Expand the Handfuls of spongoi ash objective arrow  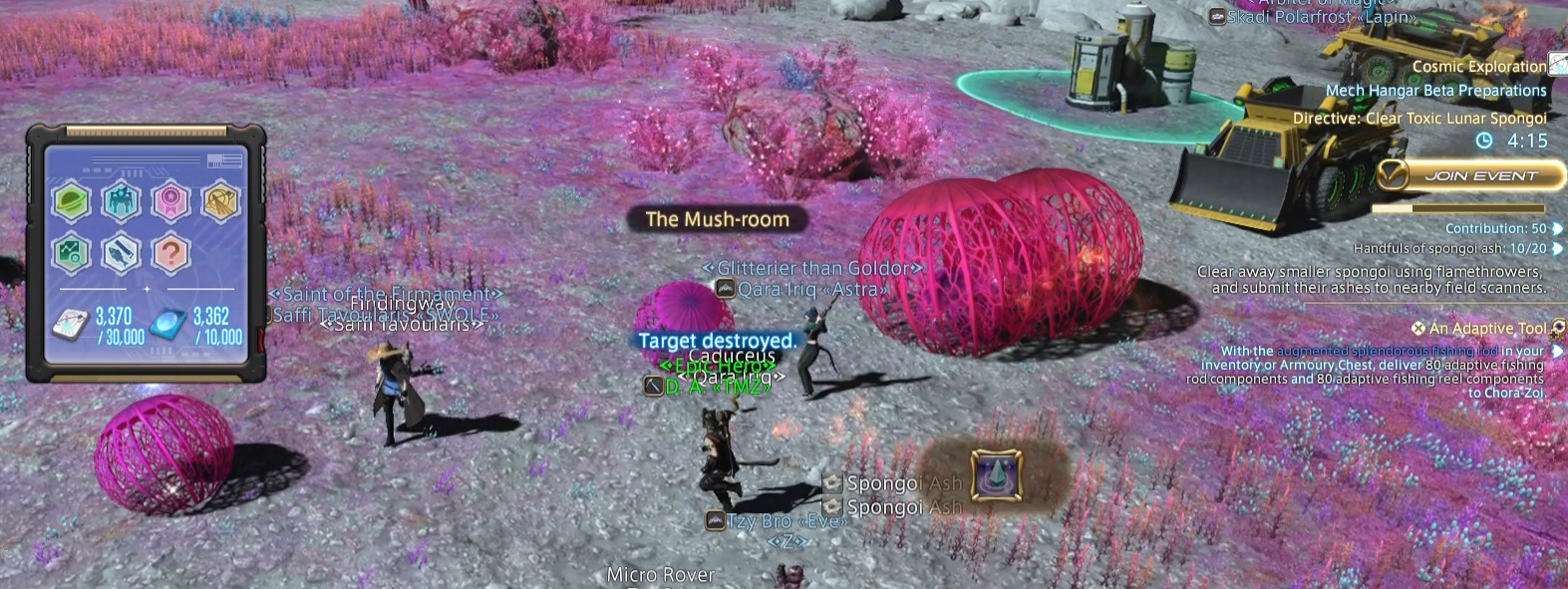click(x=1557, y=248)
